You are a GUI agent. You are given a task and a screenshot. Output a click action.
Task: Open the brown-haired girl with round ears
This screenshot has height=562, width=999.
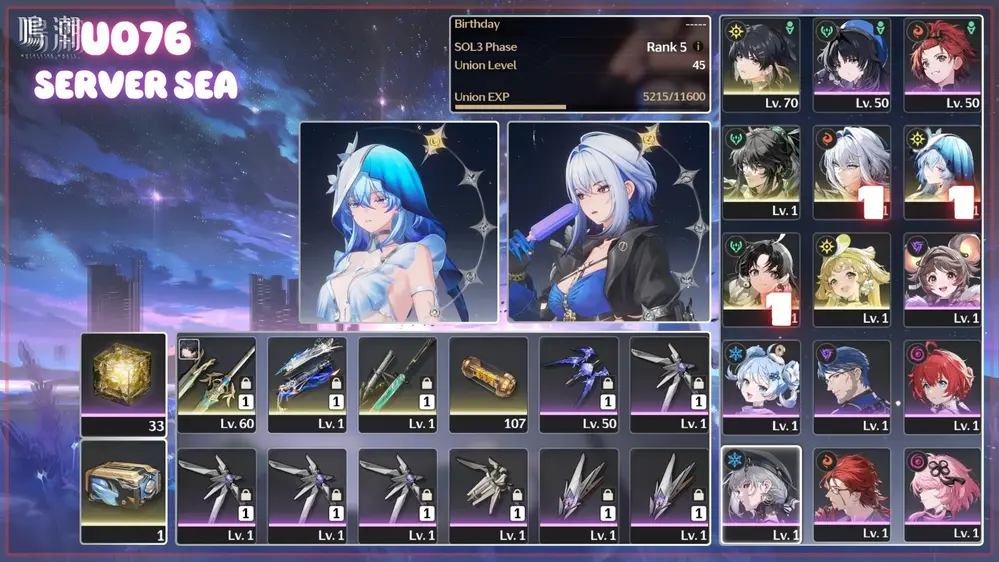point(942,278)
